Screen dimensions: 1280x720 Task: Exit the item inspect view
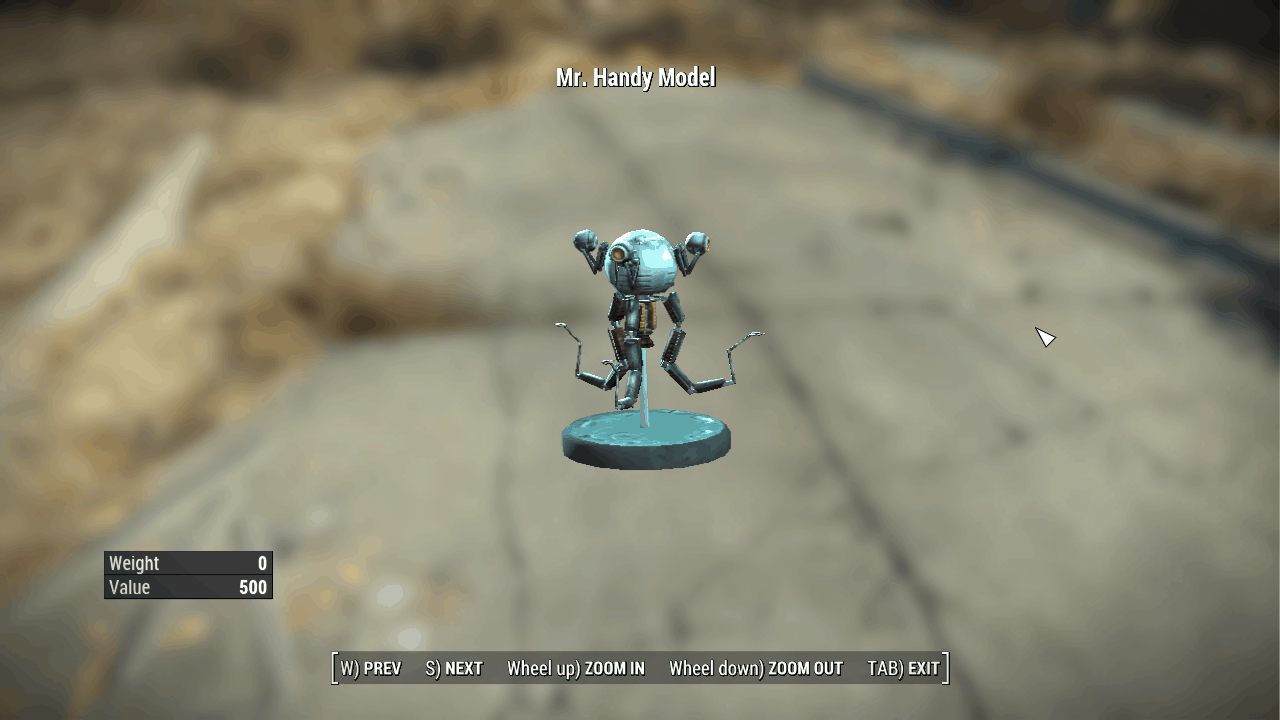click(x=904, y=669)
